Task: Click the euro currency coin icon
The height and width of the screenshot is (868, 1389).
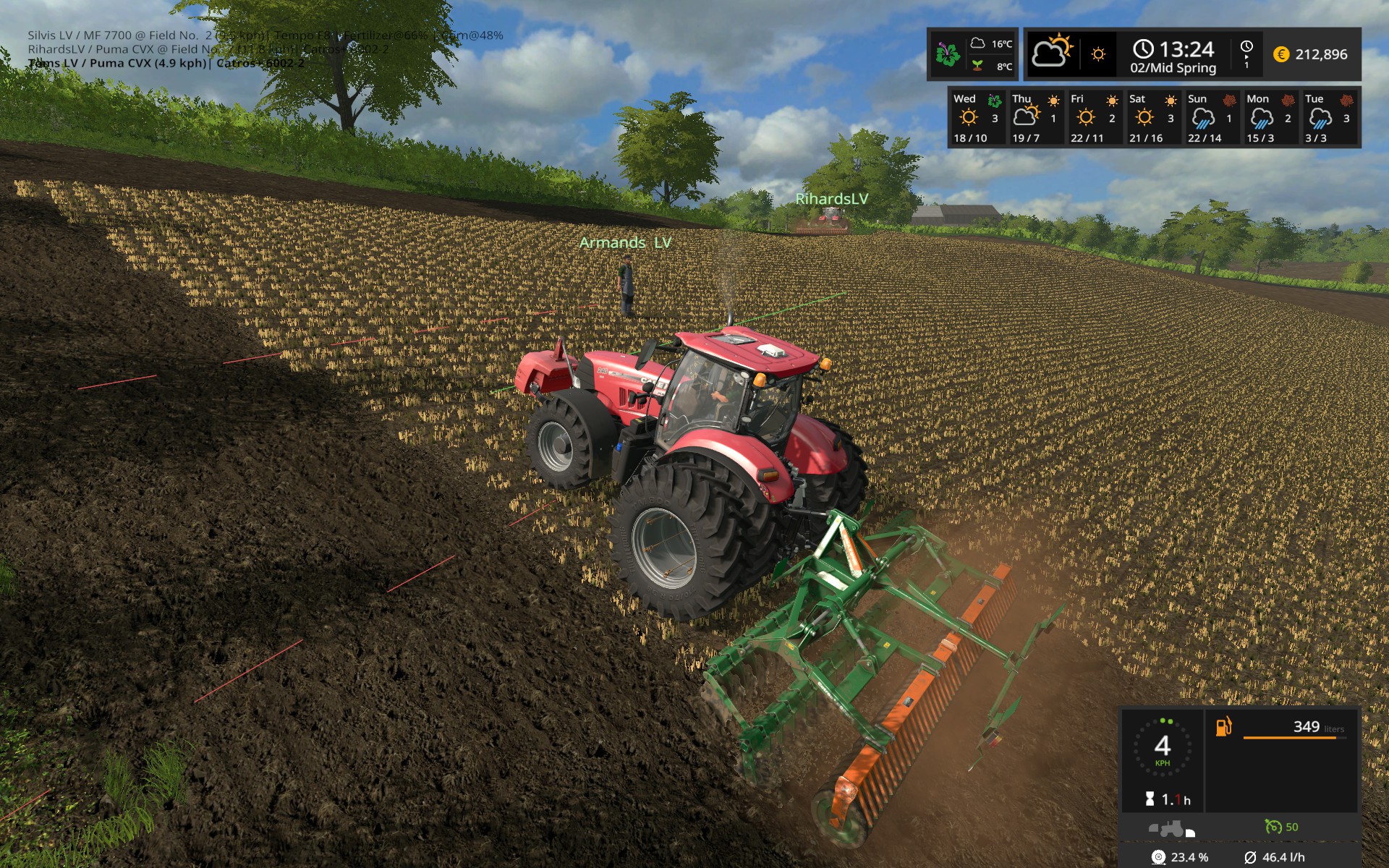Action: (1280, 54)
